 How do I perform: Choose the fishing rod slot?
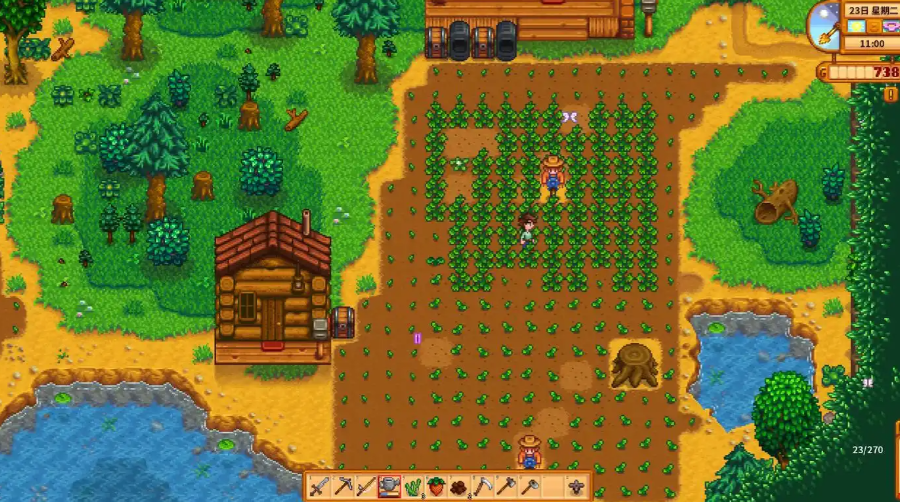tap(366, 487)
